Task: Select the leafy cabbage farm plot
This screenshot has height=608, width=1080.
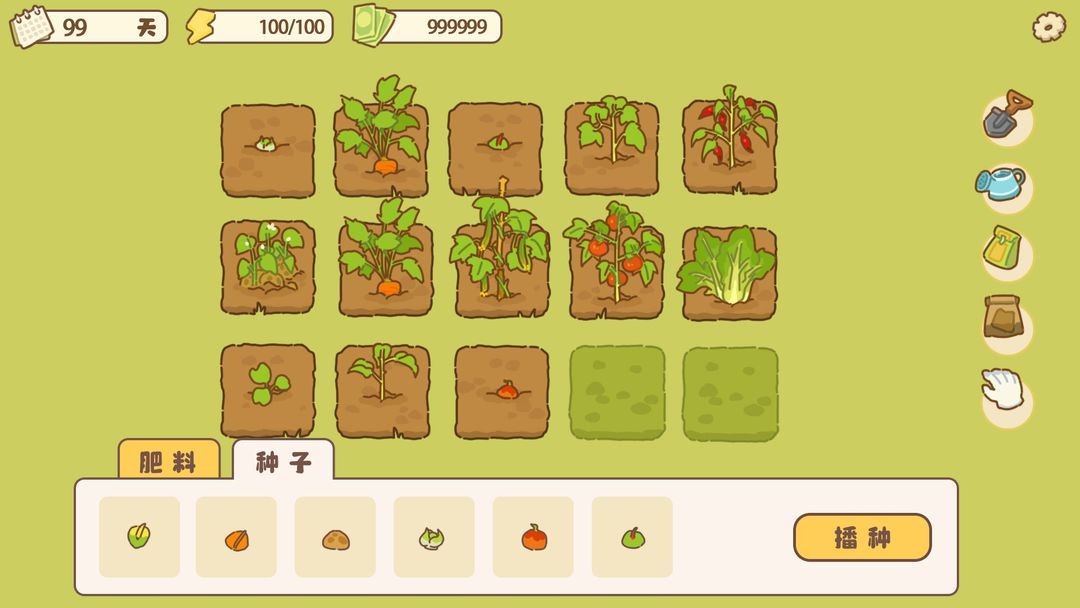Action: point(729,270)
